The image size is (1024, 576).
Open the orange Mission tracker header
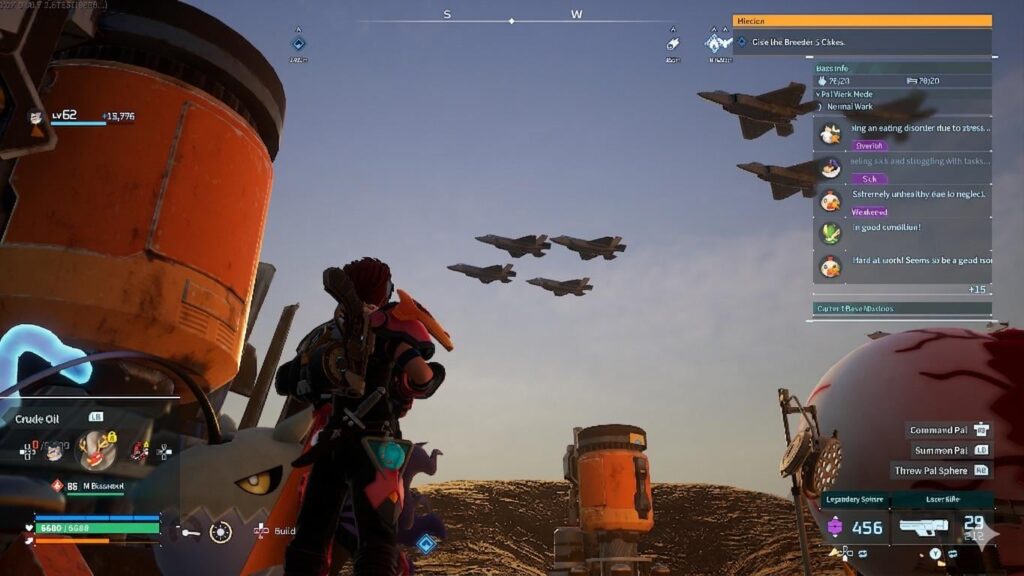(861, 20)
